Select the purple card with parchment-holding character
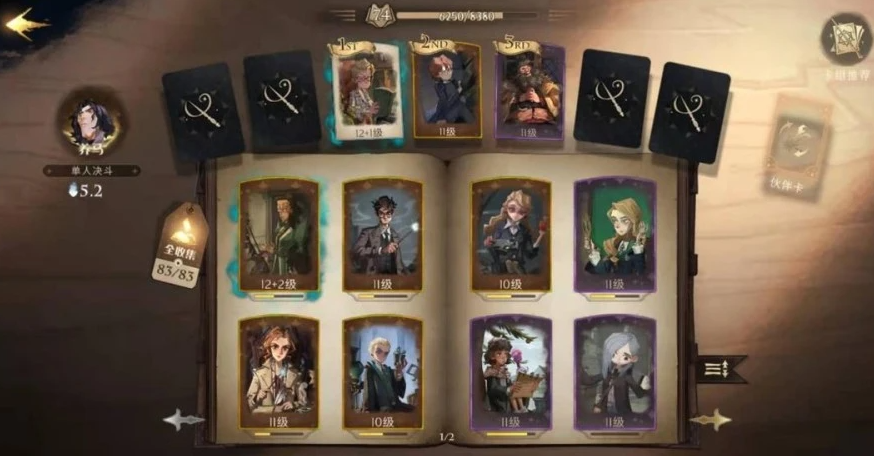Screen dimensions: 874x456 point(511,372)
